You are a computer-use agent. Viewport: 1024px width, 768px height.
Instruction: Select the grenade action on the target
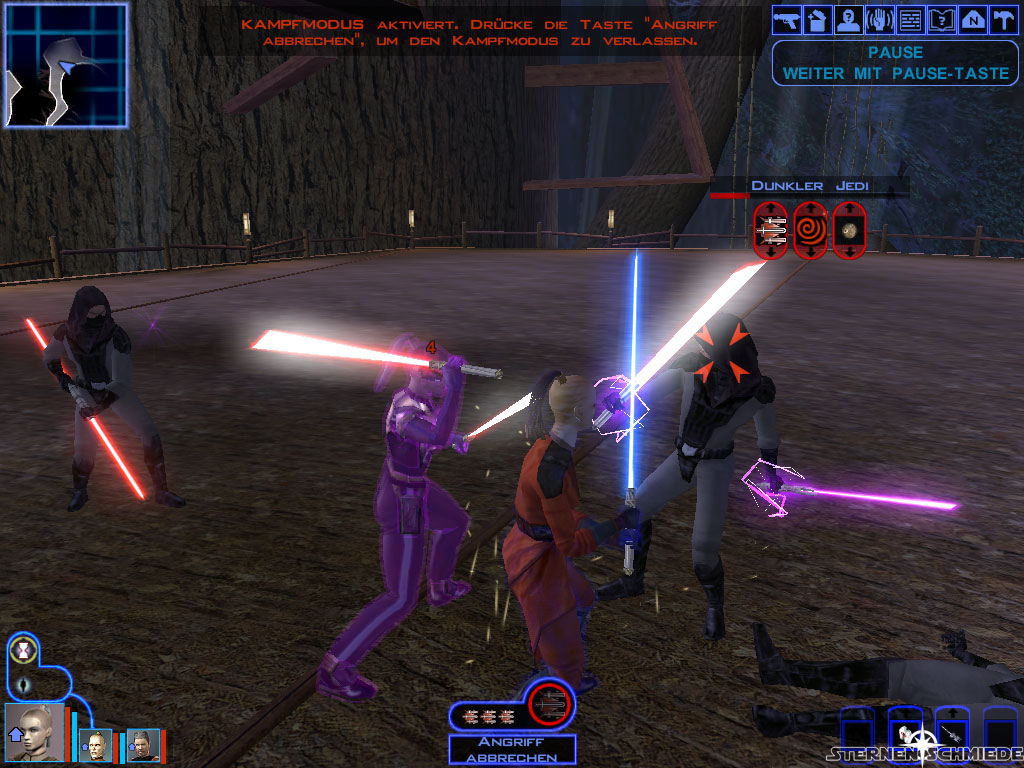(849, 231)
